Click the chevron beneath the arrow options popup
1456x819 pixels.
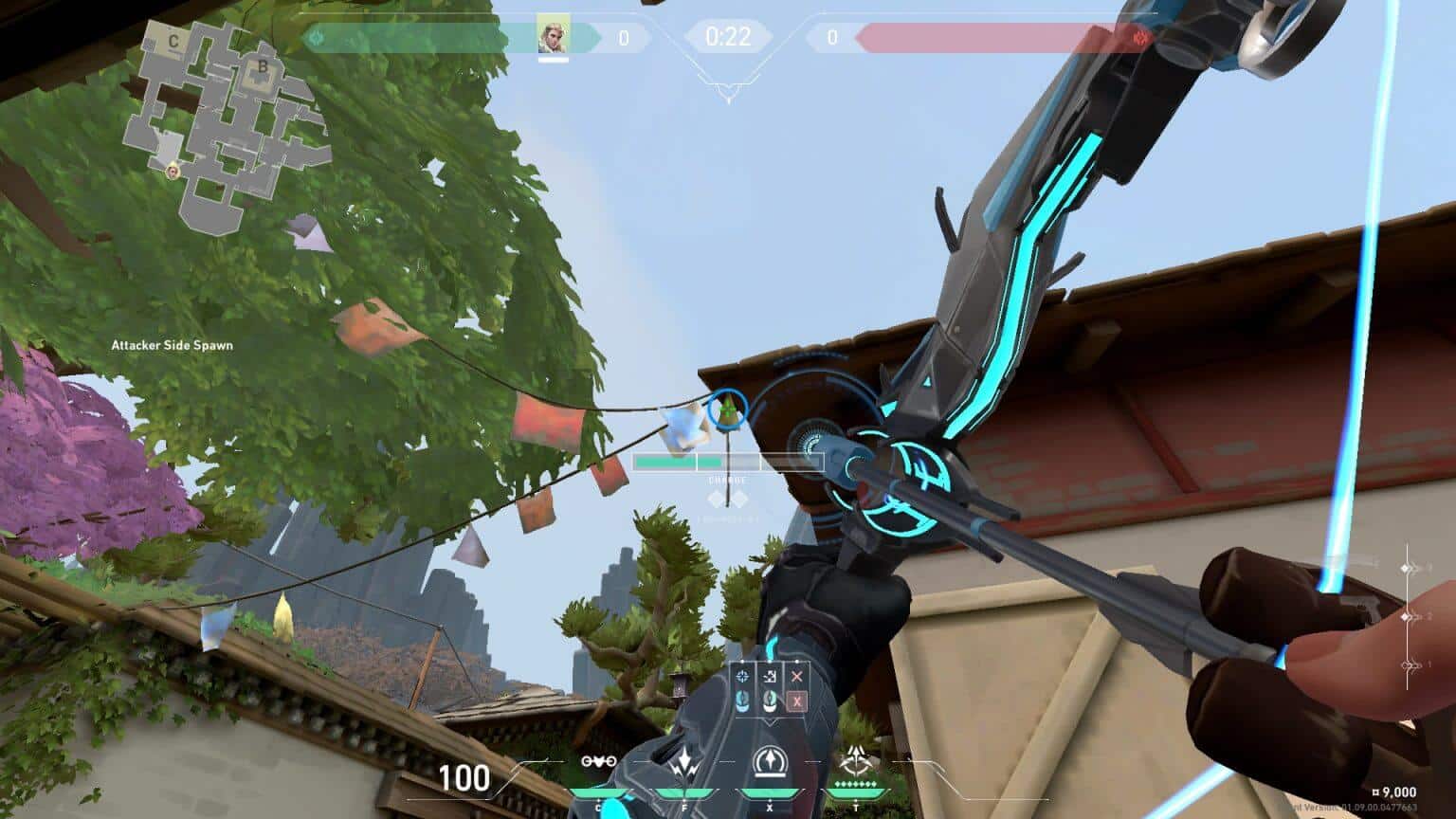pyautogui.click(x=770, y=722)
